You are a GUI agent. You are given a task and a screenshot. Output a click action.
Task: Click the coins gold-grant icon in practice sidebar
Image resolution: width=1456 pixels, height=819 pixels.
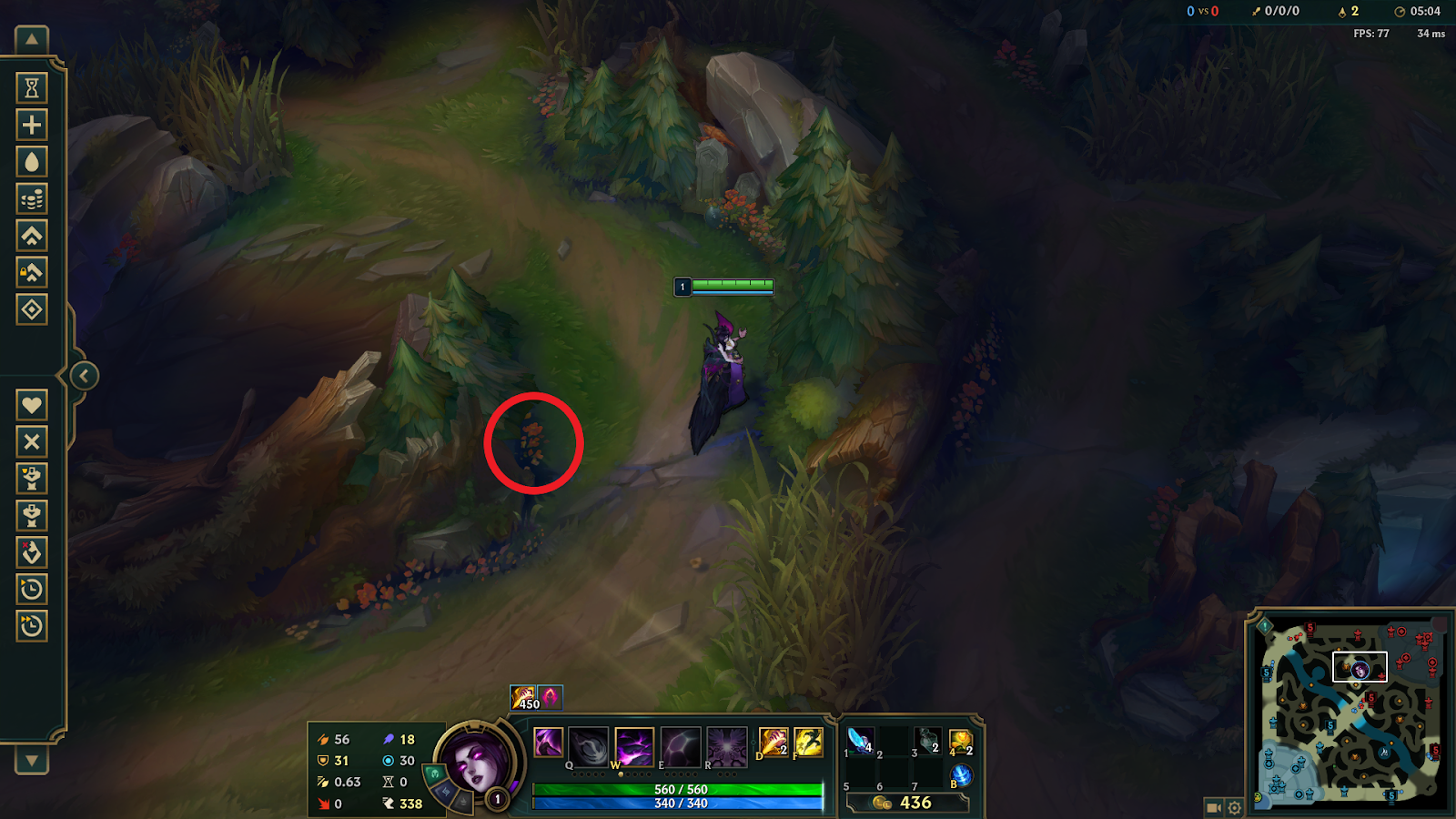32,200
